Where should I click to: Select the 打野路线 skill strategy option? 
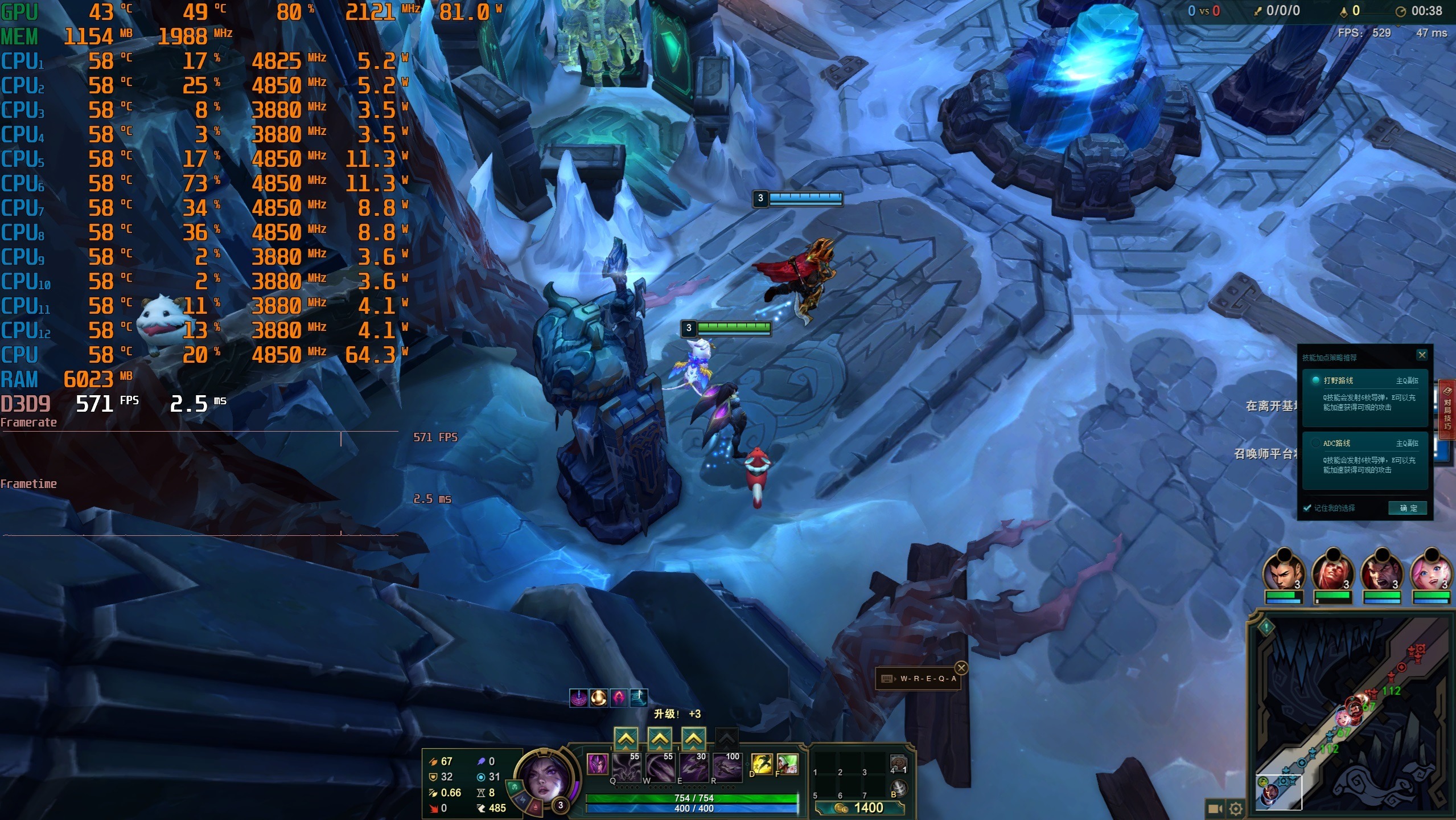[1365, 393]
